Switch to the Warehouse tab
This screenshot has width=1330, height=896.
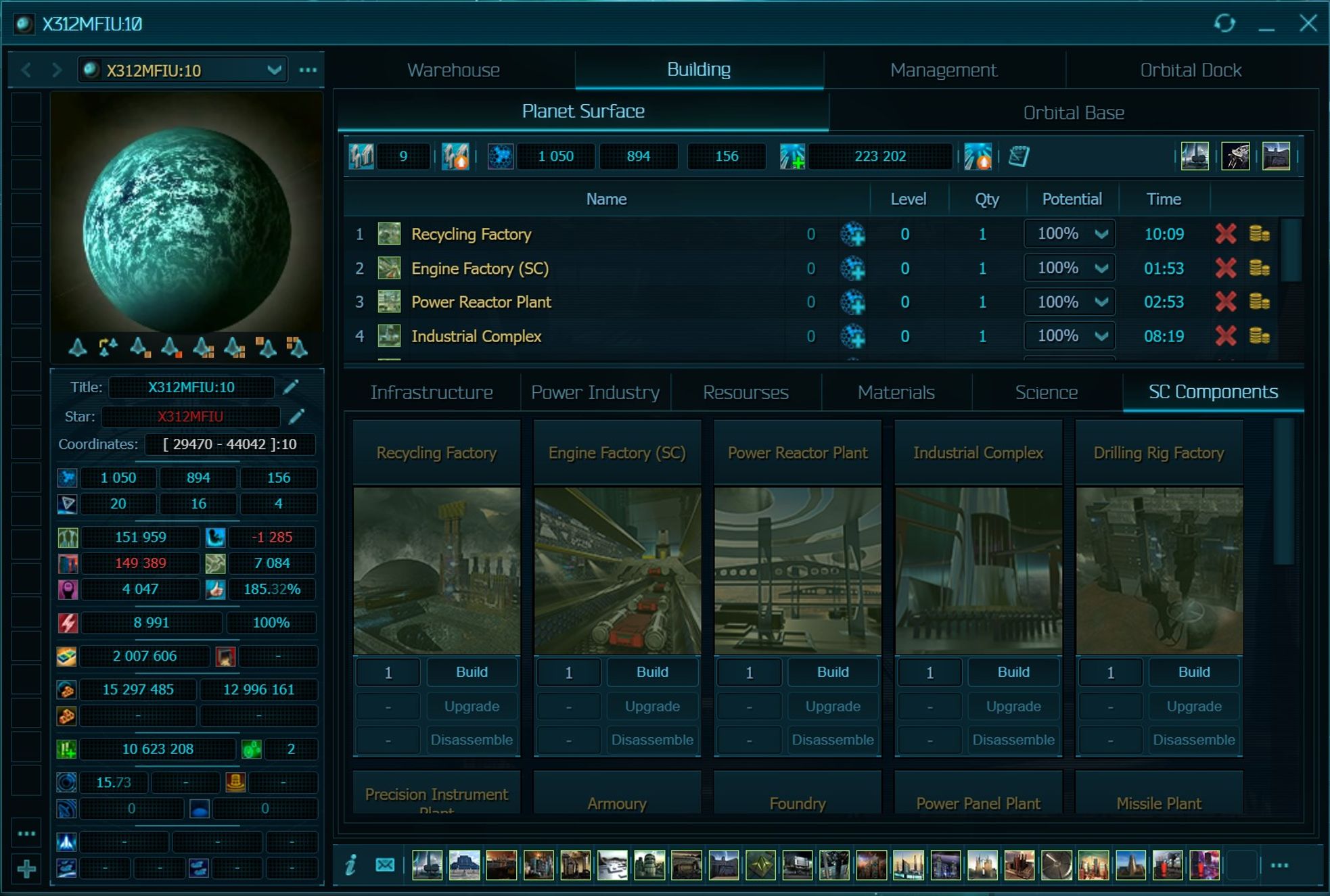453,70
